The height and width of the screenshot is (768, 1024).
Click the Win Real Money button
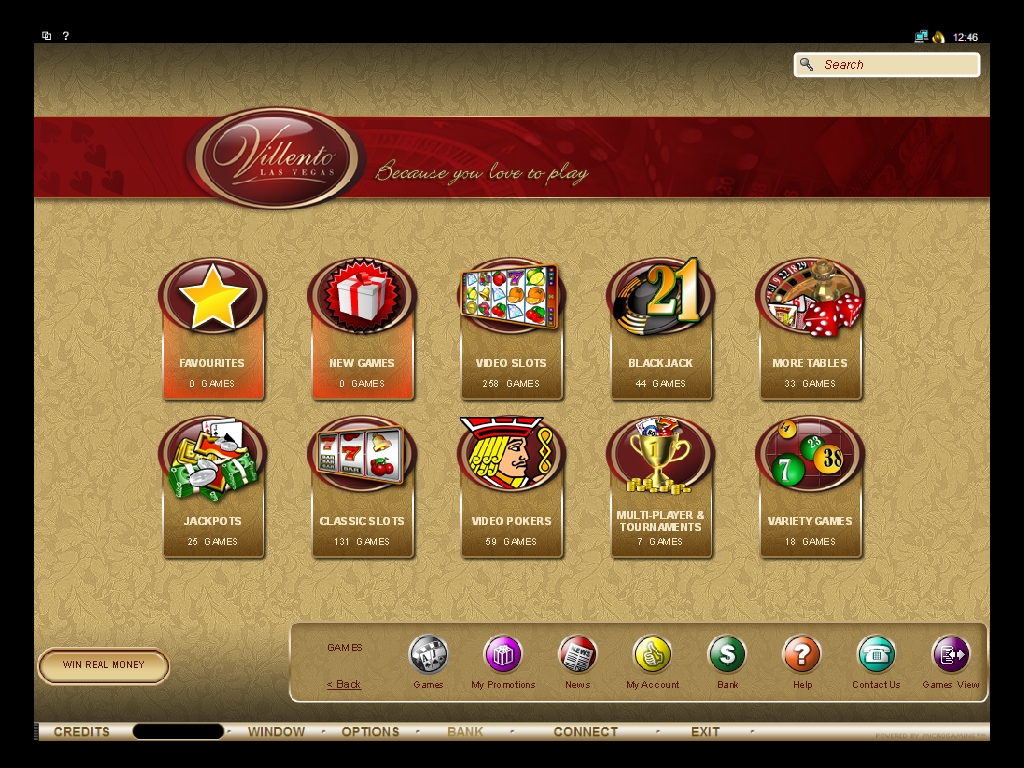[x=103, y=665]
